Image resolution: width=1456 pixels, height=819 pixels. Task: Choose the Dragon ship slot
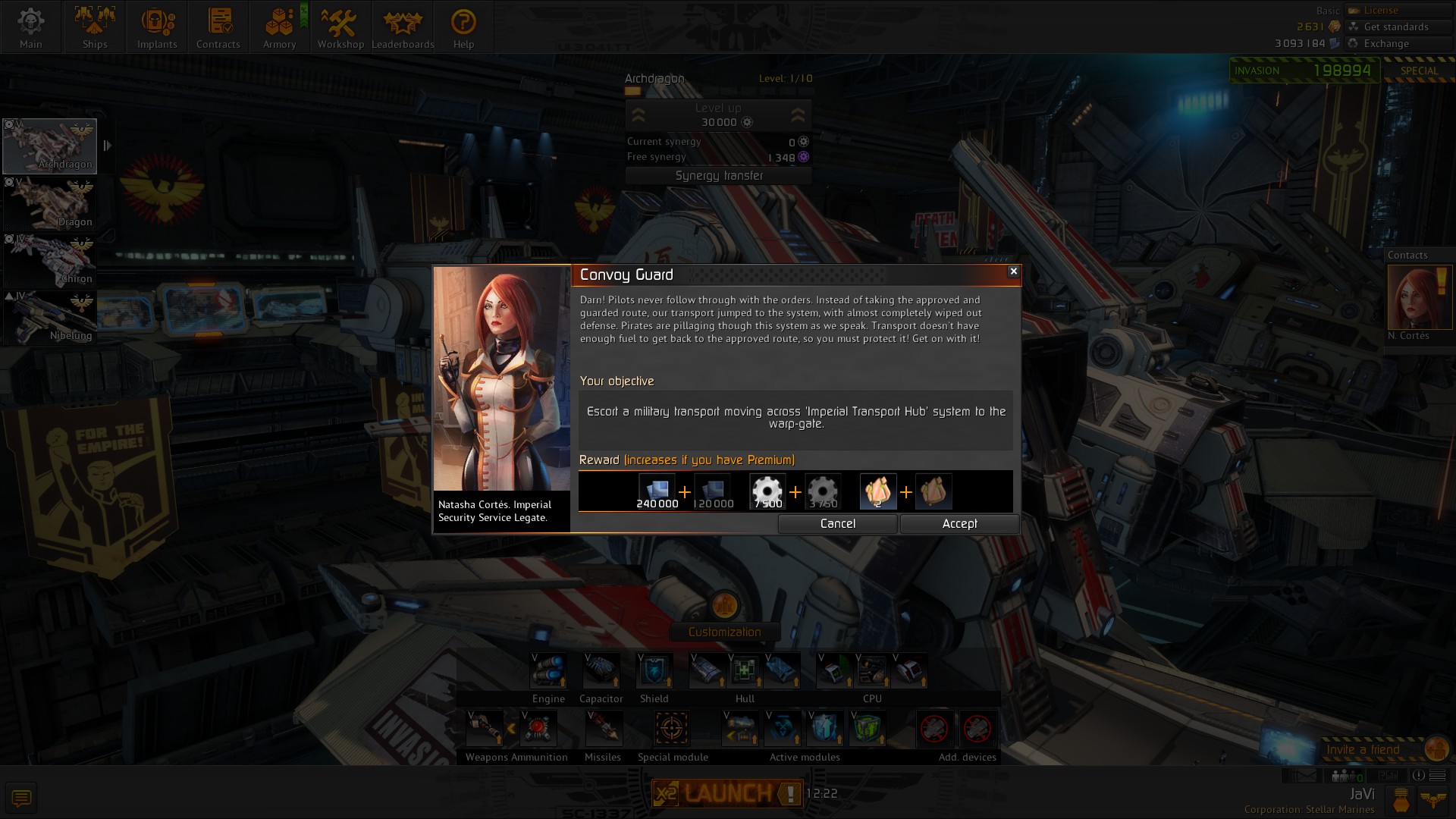[x=50, y=203]
